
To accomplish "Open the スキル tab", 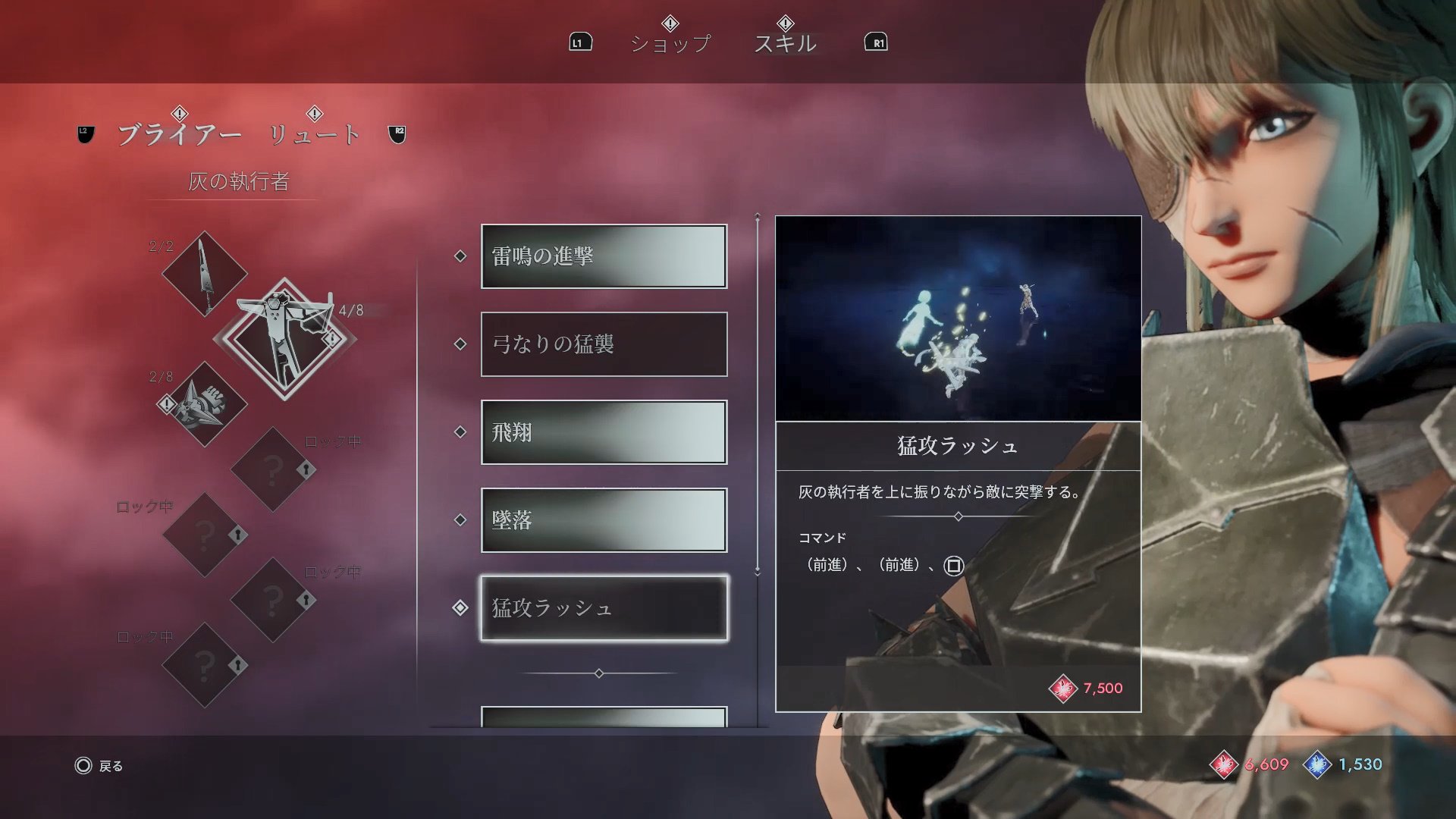I will [785, 43].
